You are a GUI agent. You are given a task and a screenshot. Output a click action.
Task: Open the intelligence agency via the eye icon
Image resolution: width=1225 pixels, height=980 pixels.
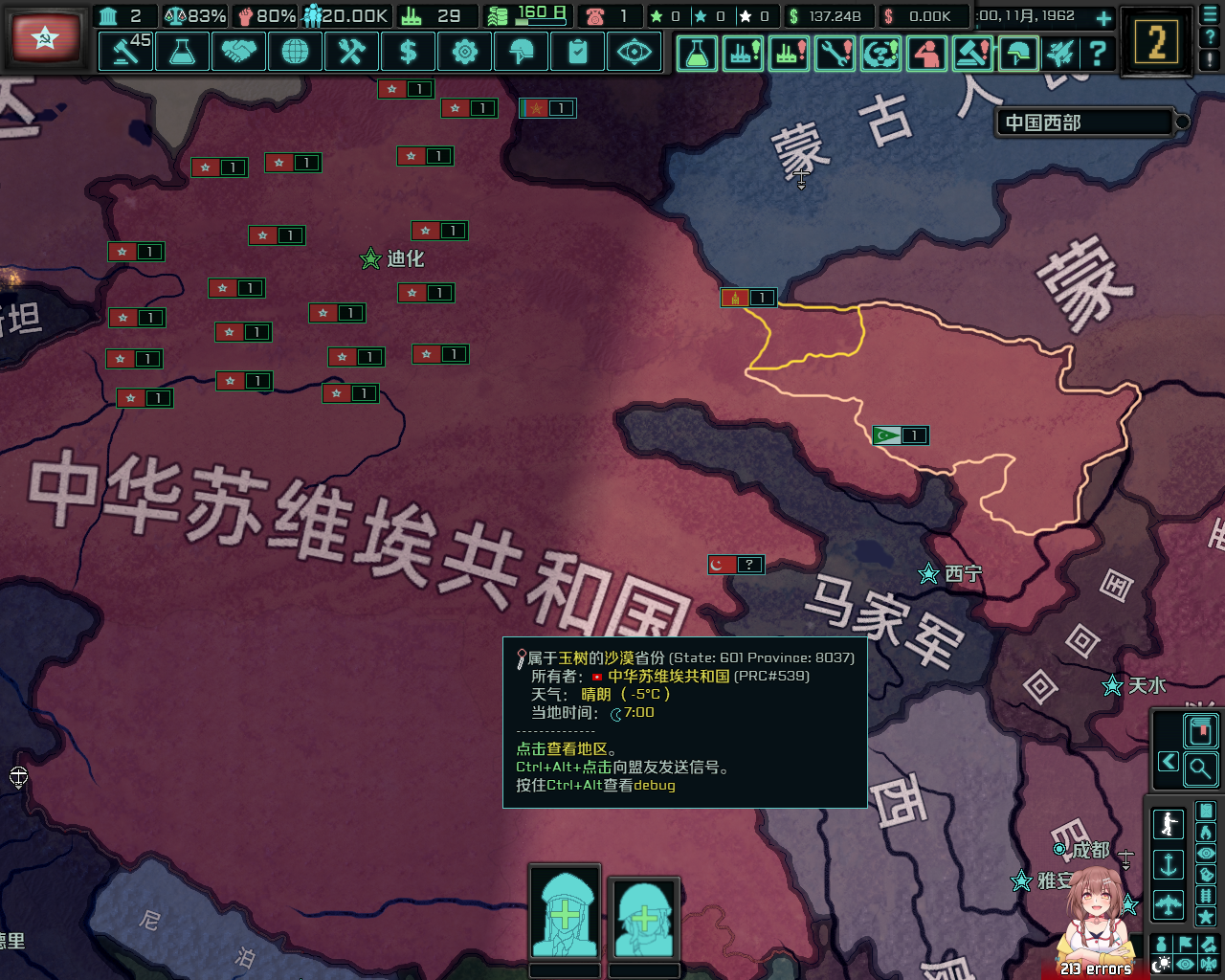click(x=633, y=53)
